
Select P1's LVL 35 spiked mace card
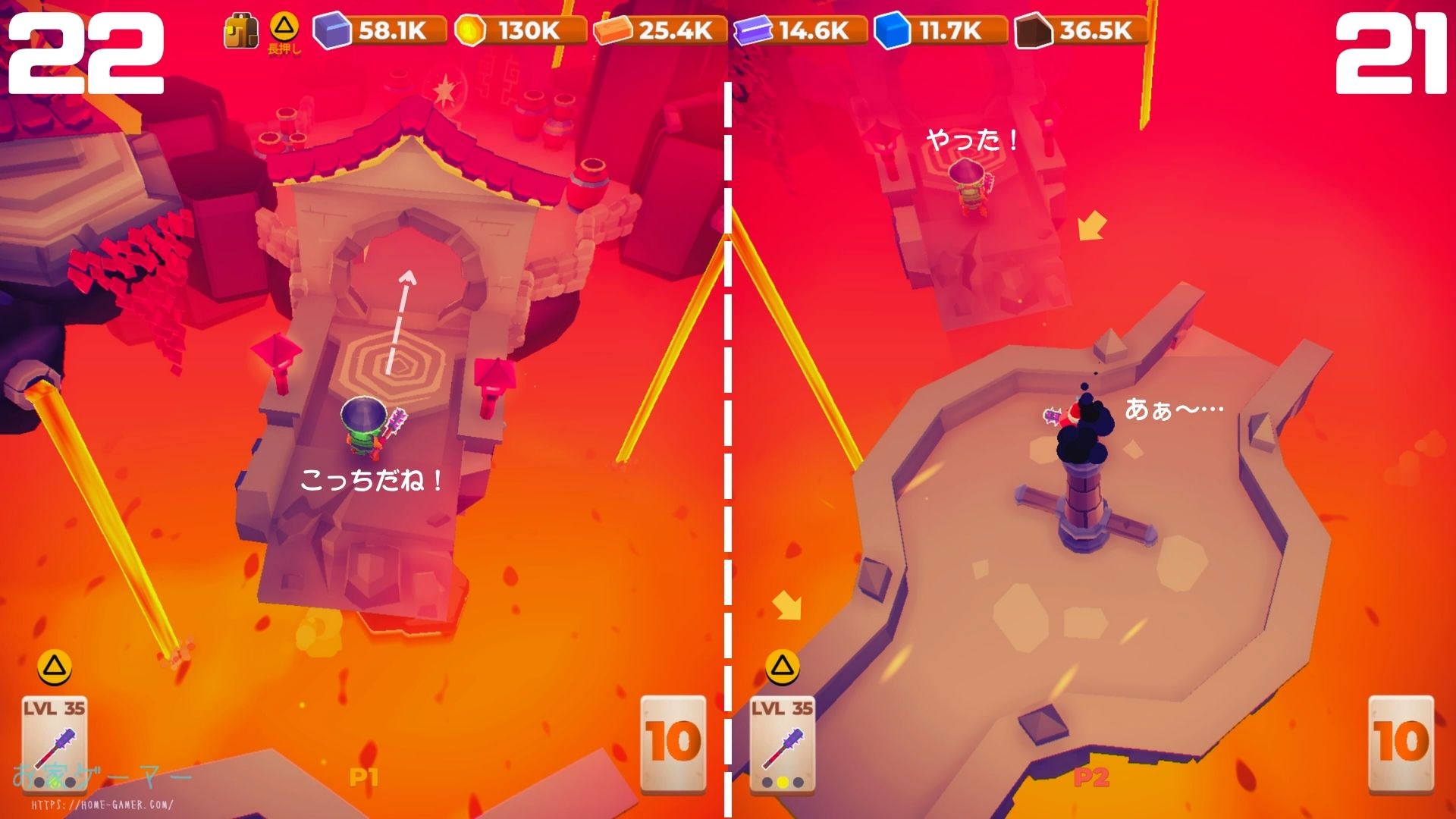[x=54, y=742]
